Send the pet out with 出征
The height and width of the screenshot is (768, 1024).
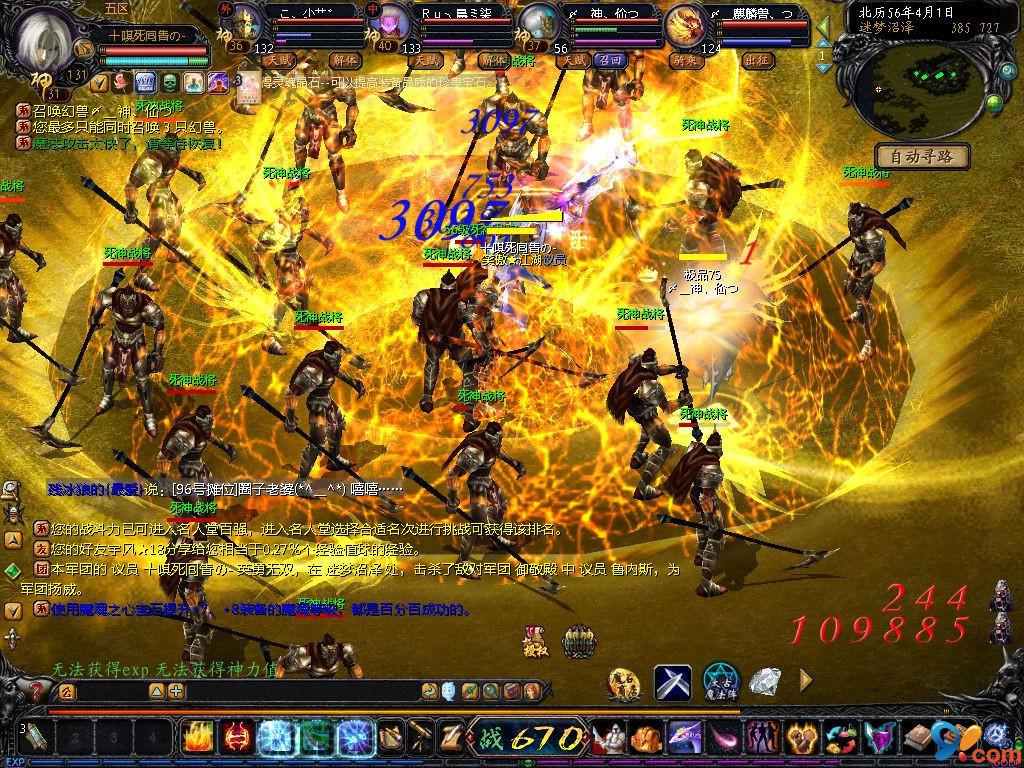tap(758, 60)
